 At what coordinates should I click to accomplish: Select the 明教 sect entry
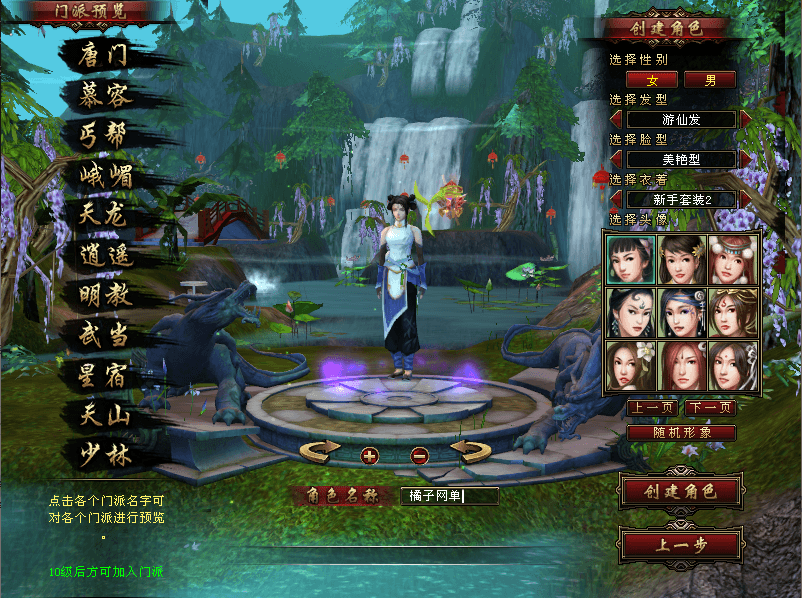(x=105, y=295)
